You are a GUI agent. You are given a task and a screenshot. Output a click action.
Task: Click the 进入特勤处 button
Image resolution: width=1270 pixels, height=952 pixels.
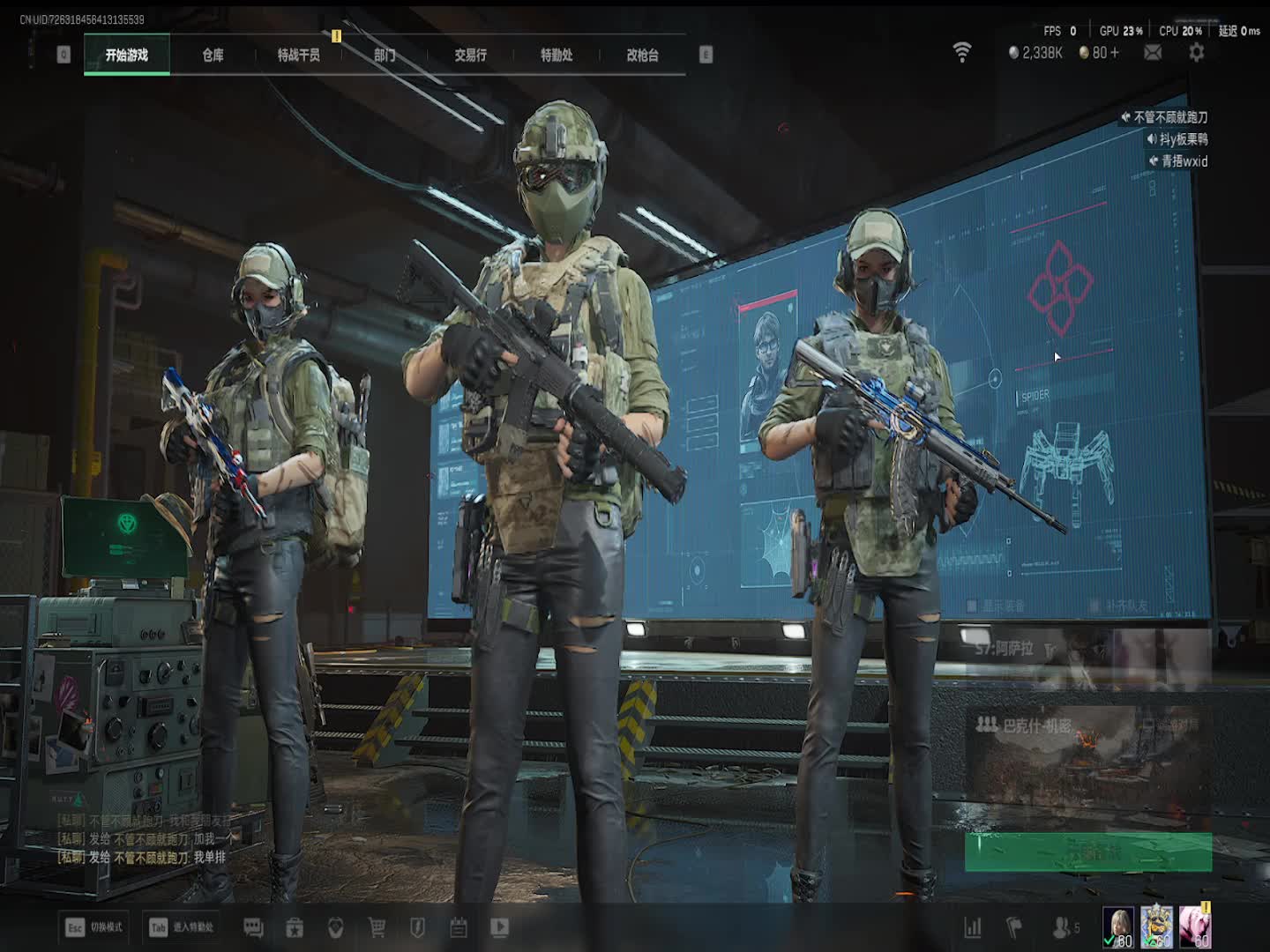pos(182,927)
